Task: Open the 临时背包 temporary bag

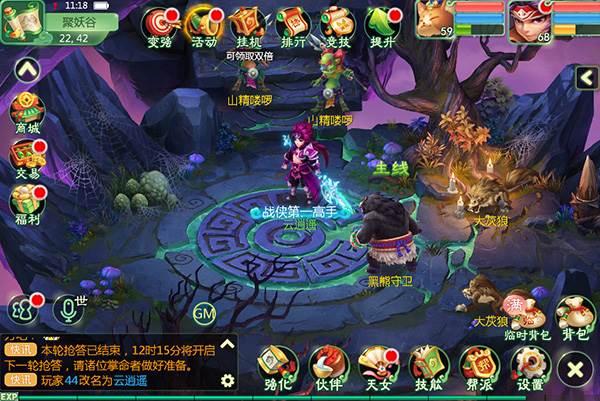Action: pyautogui.click(x=526, y=315)
